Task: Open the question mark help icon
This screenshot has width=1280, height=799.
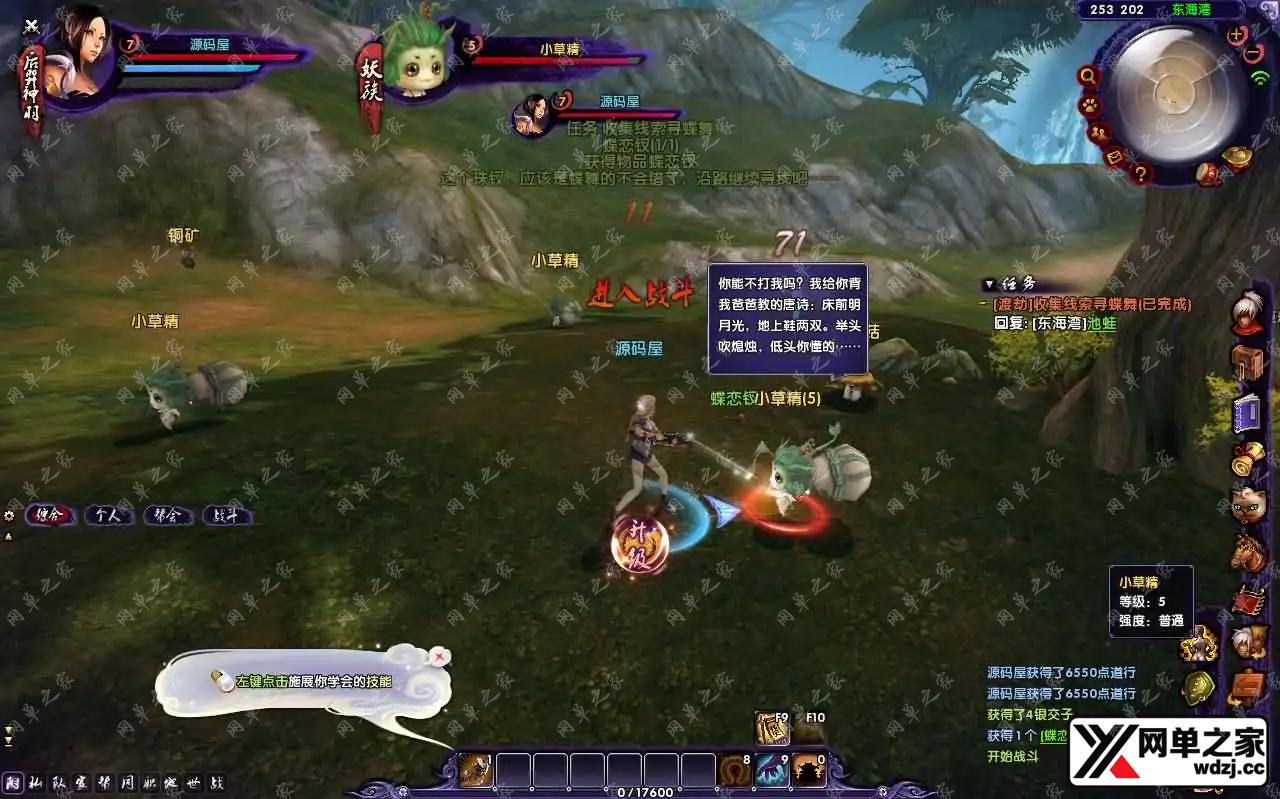Action: tap(1139, 174)
